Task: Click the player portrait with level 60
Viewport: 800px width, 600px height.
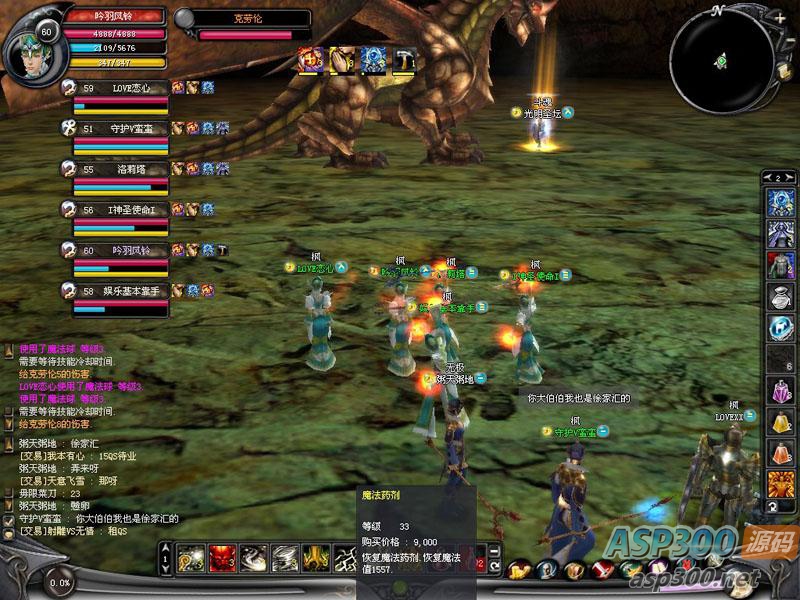Action: [x=32, y=44]
